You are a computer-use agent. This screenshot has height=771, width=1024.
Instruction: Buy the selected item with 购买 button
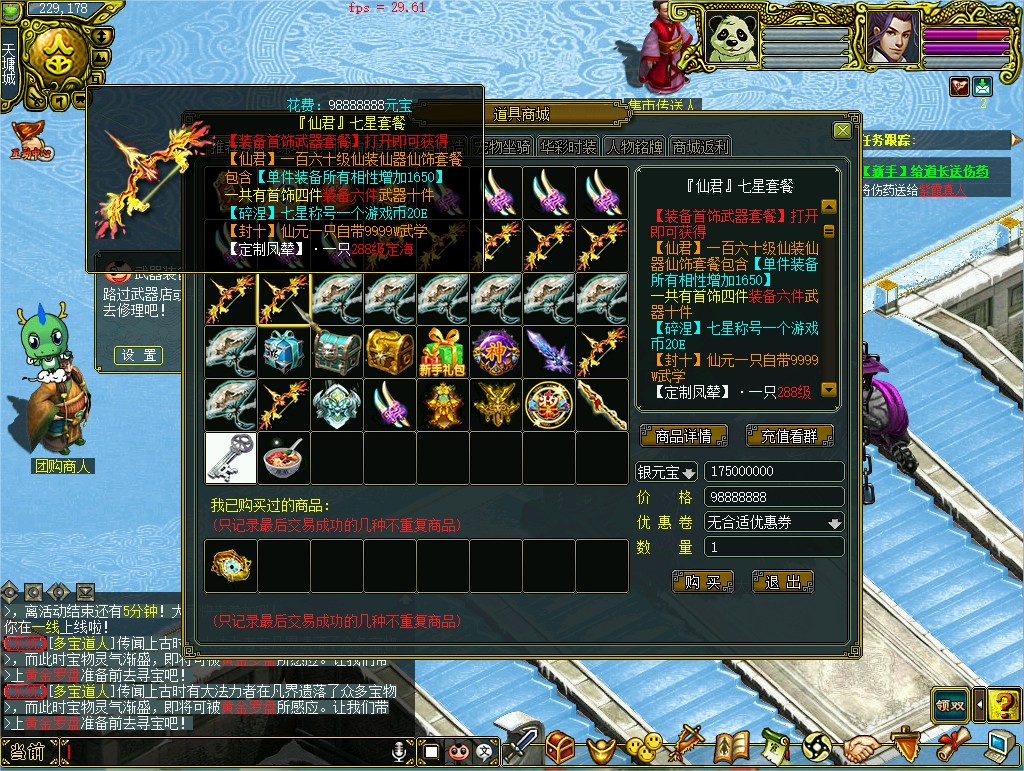pos(702,582)
